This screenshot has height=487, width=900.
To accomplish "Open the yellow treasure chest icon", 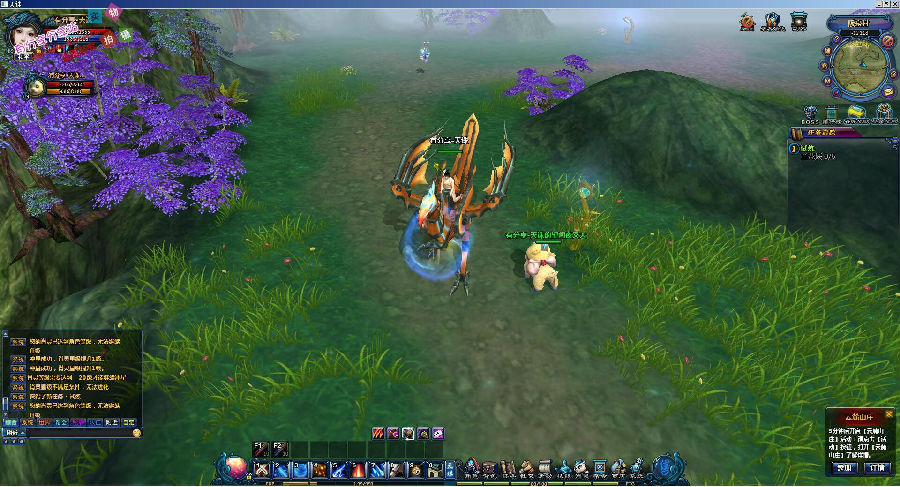I will point(856,112).
